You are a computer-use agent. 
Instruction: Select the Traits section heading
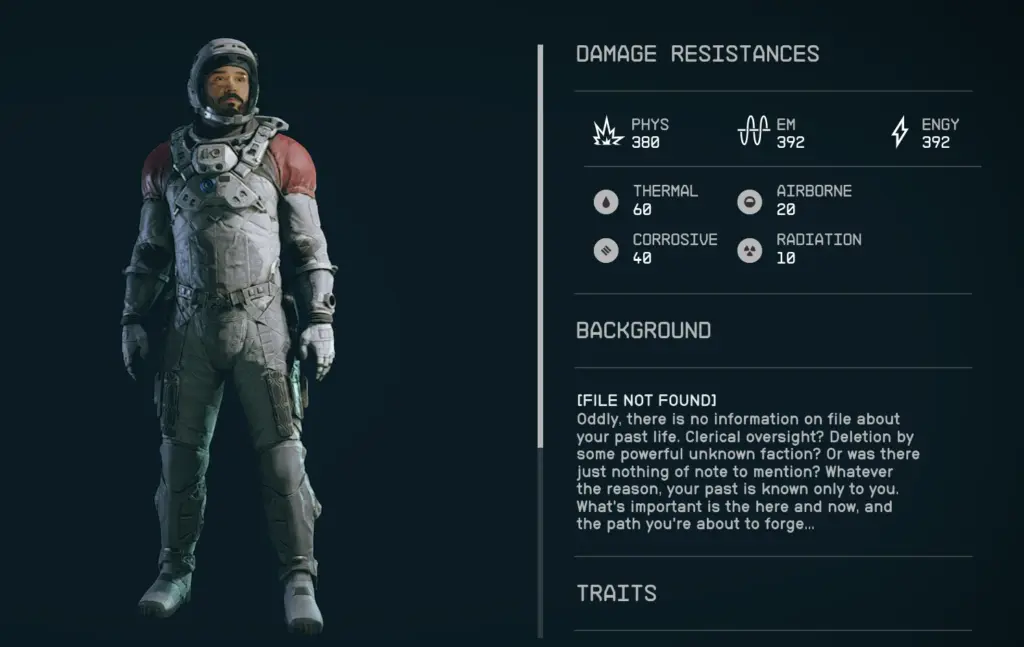pos(616,593)
